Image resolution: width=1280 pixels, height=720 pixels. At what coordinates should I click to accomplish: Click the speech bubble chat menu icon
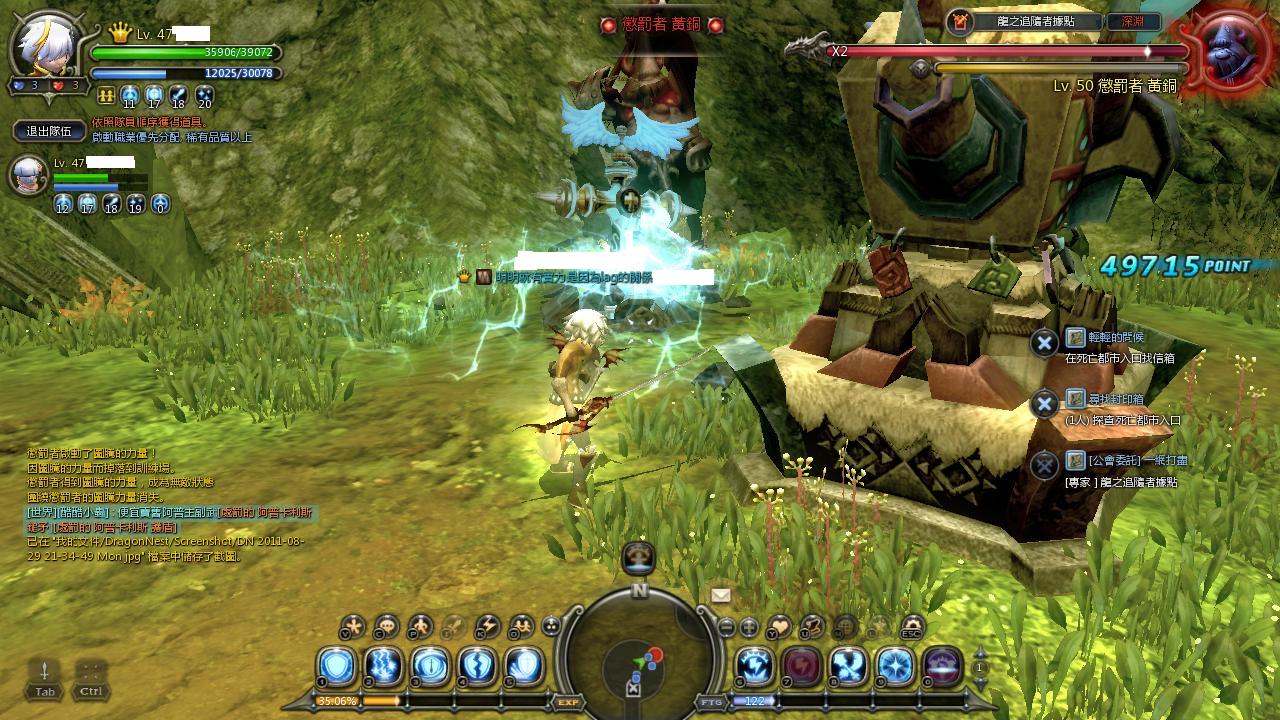click(x=386, y=627)
